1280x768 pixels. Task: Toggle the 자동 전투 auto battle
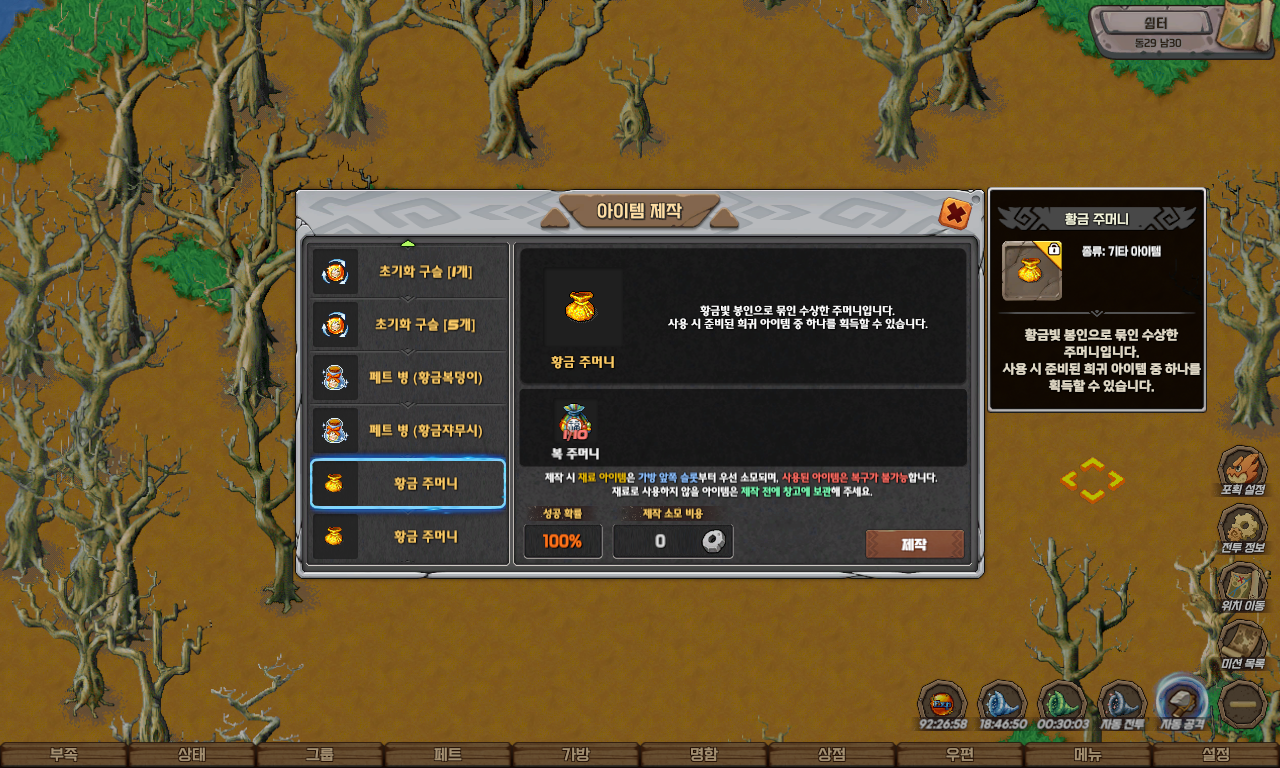click(1122, 702)
